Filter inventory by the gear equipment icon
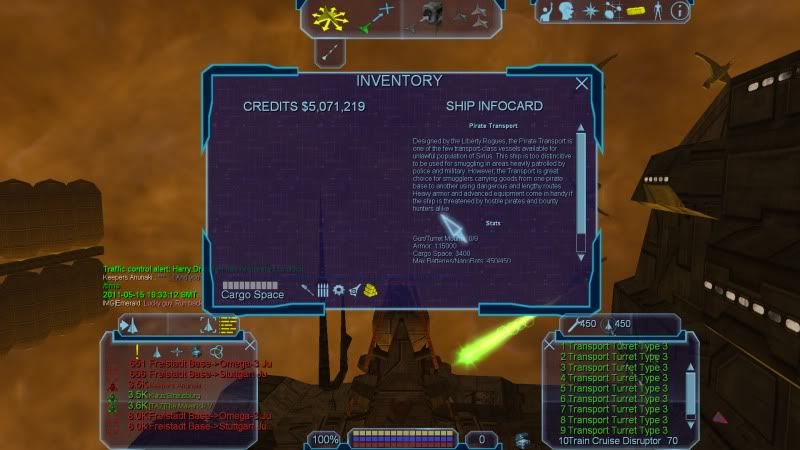The image size is (800, 450). [338, 290]
